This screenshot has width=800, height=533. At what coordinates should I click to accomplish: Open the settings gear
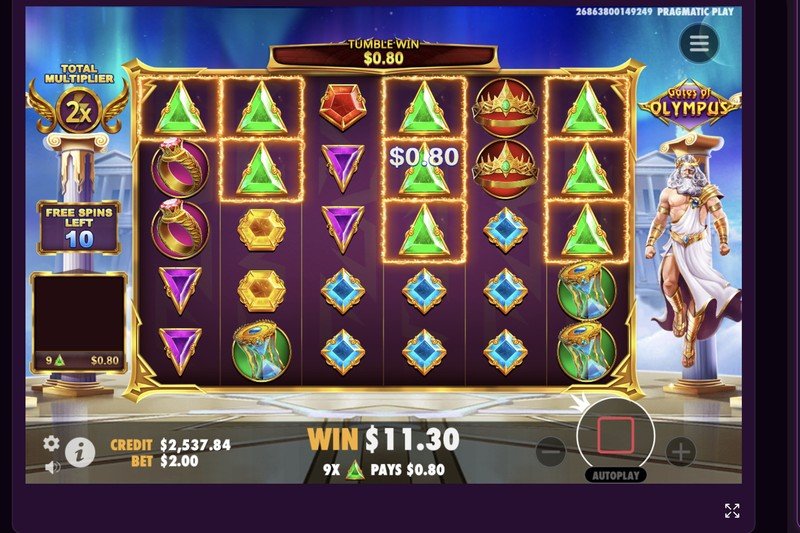51,443
